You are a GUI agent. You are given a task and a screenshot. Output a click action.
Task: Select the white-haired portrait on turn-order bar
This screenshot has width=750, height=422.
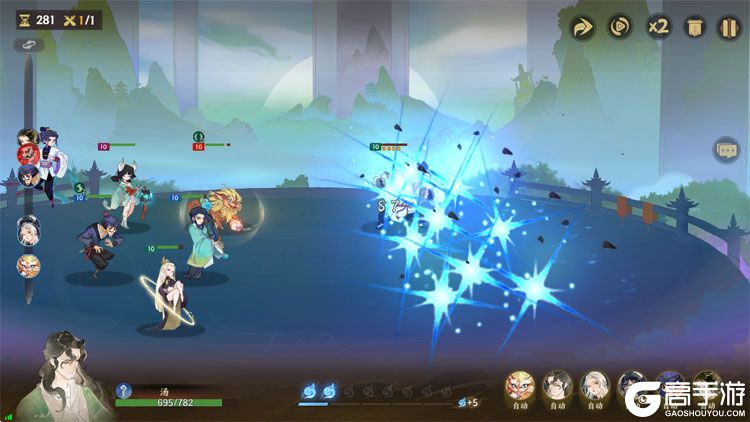point(28,229)
